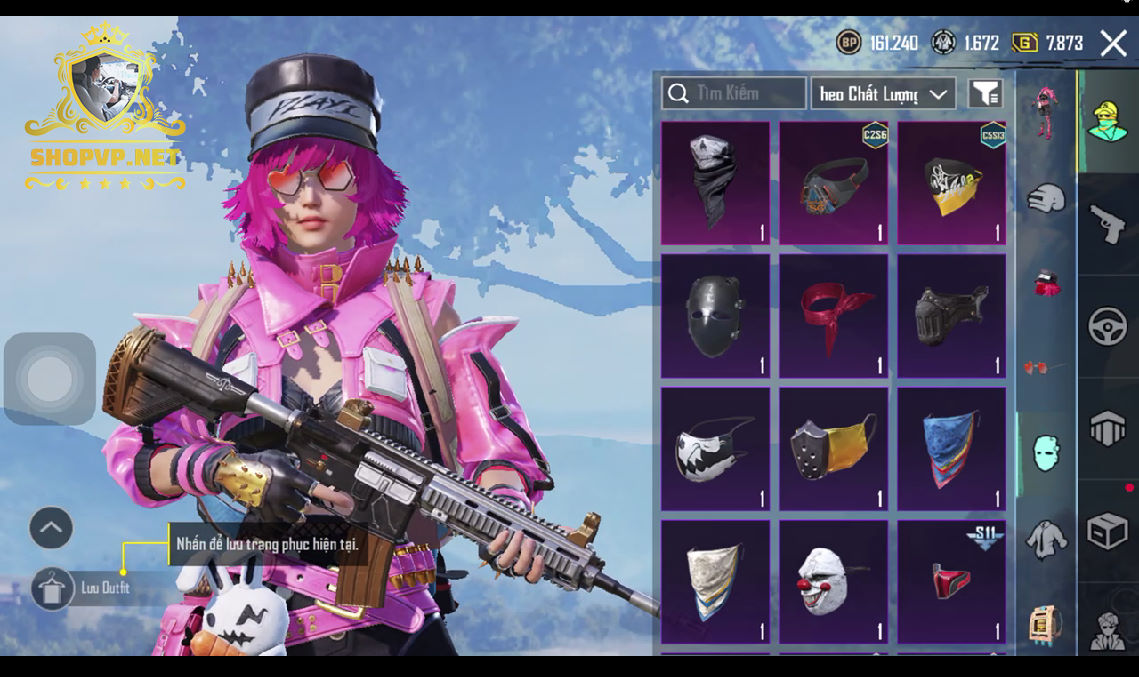Expand the up arrow button
Image resolution: width=1139 pixels, height=677 pixels.
click(51, 527)
